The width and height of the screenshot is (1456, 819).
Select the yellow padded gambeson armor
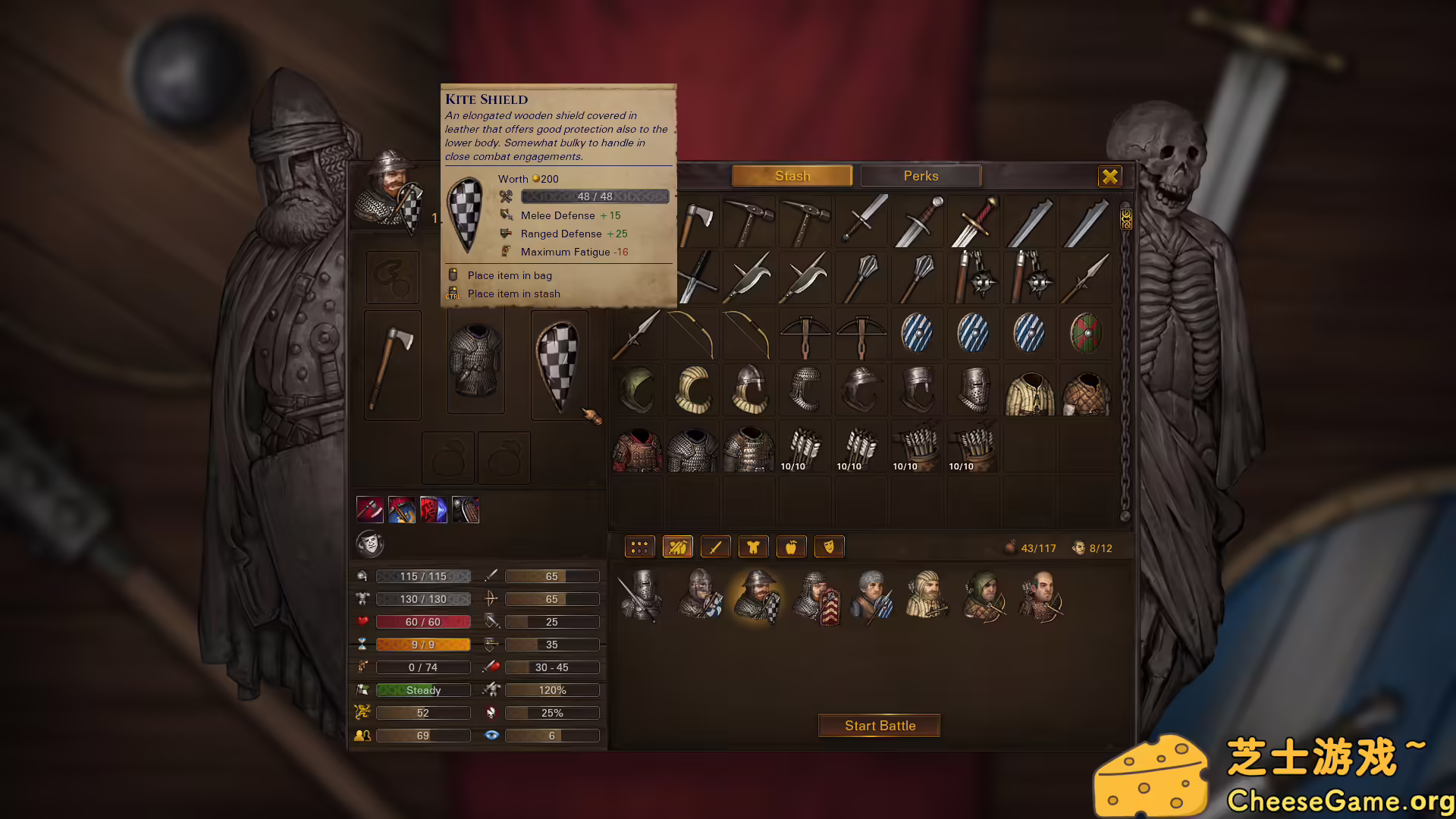click(1029, 391)
